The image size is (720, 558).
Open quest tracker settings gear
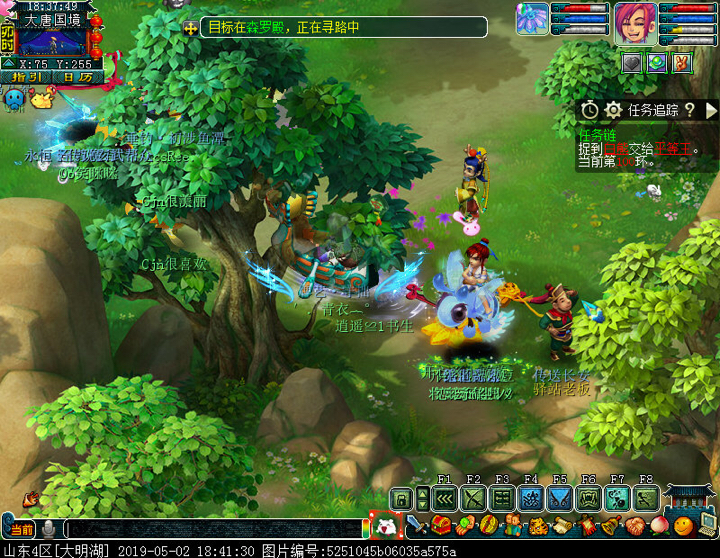coord(613,110)
